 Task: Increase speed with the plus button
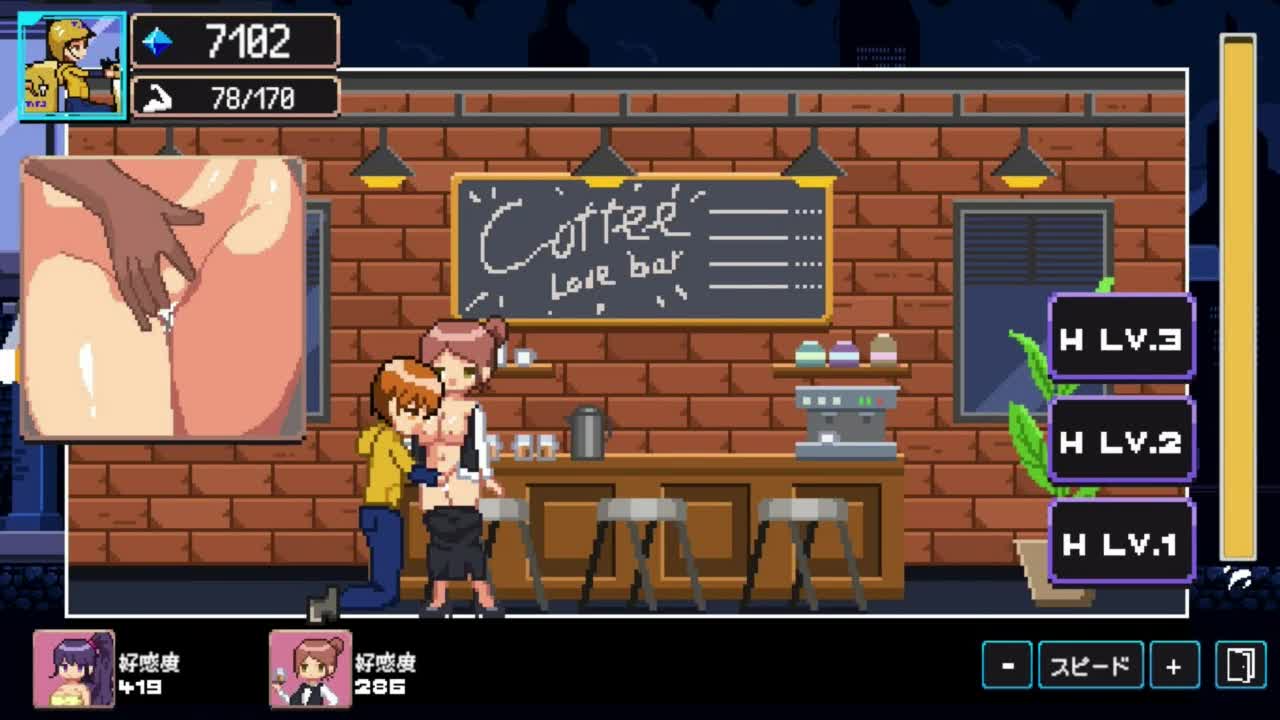pos(1173,666)
